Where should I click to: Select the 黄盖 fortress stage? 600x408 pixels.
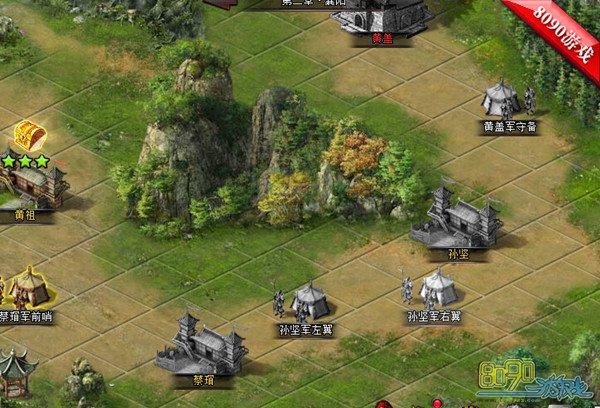click(x=383, y=17)
